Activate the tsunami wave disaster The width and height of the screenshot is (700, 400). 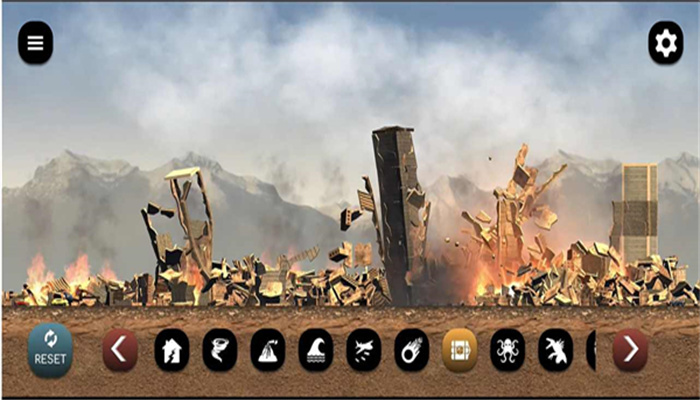pyautogui.click(x=316, y=350)
